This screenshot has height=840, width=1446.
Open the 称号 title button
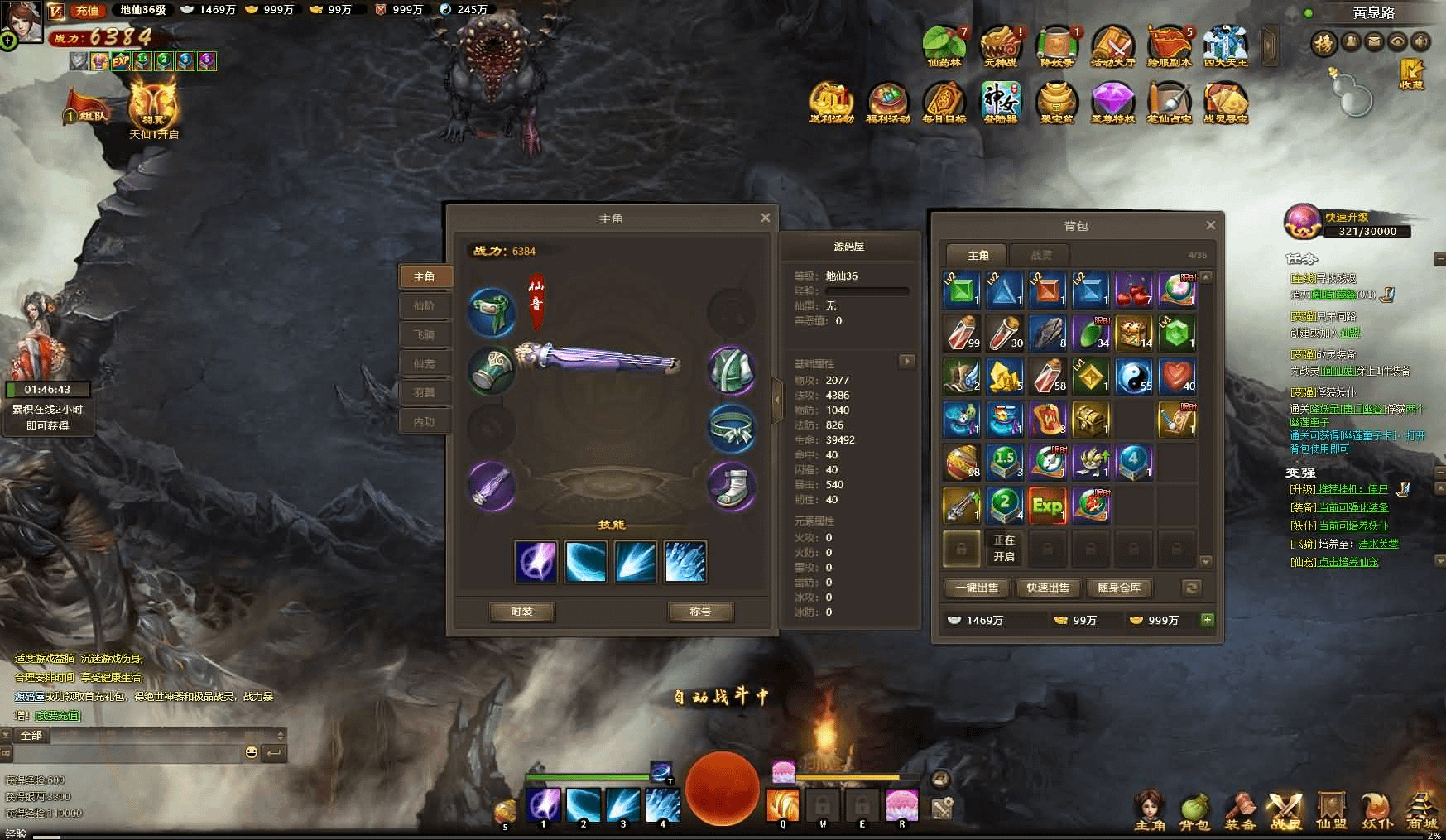700,612
